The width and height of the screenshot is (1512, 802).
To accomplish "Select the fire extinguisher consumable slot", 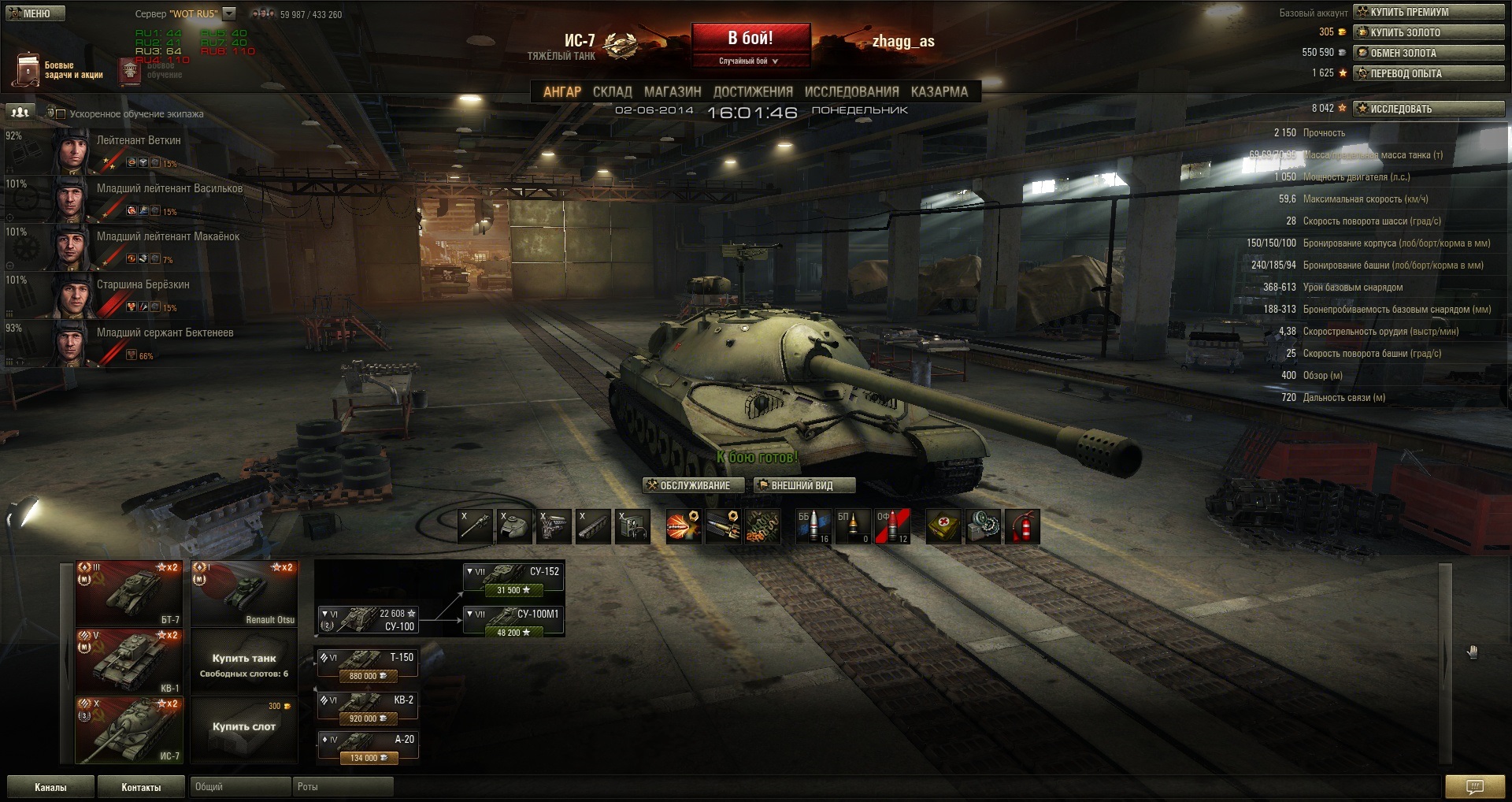I will (x=1021, y=526).
